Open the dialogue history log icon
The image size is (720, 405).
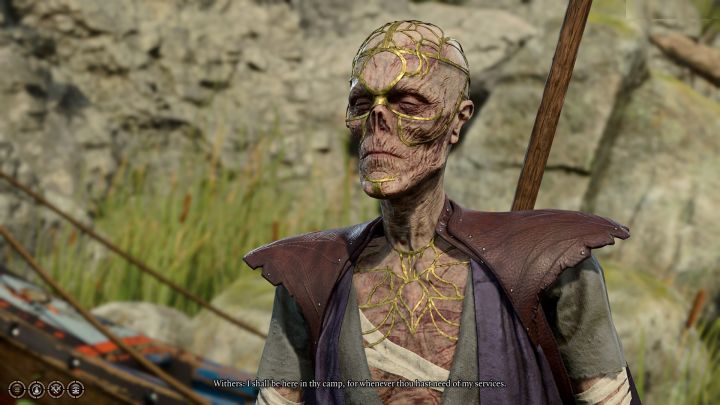[x=17, y=389]
